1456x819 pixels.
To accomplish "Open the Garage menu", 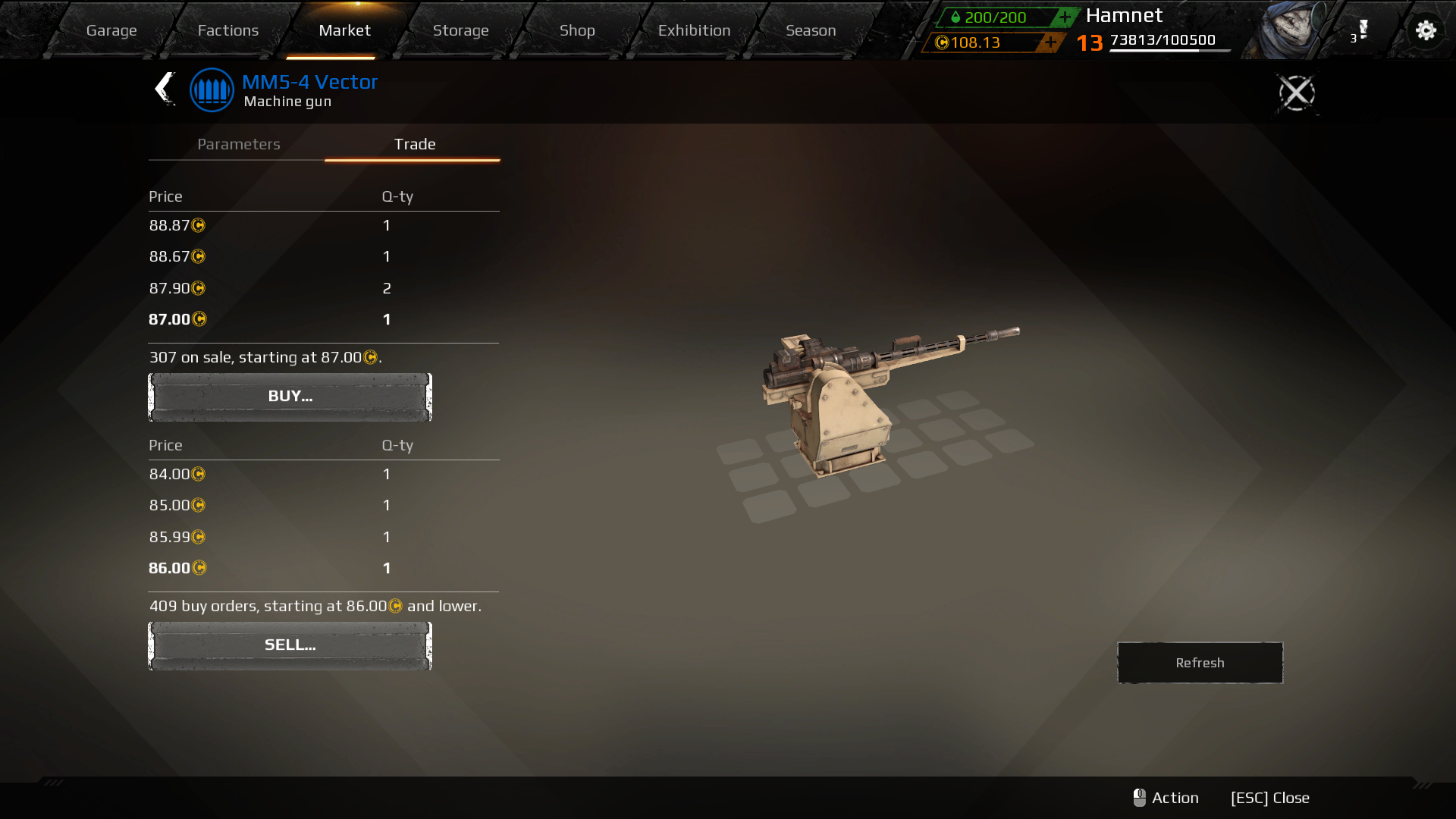I will (x=111, y=30).
